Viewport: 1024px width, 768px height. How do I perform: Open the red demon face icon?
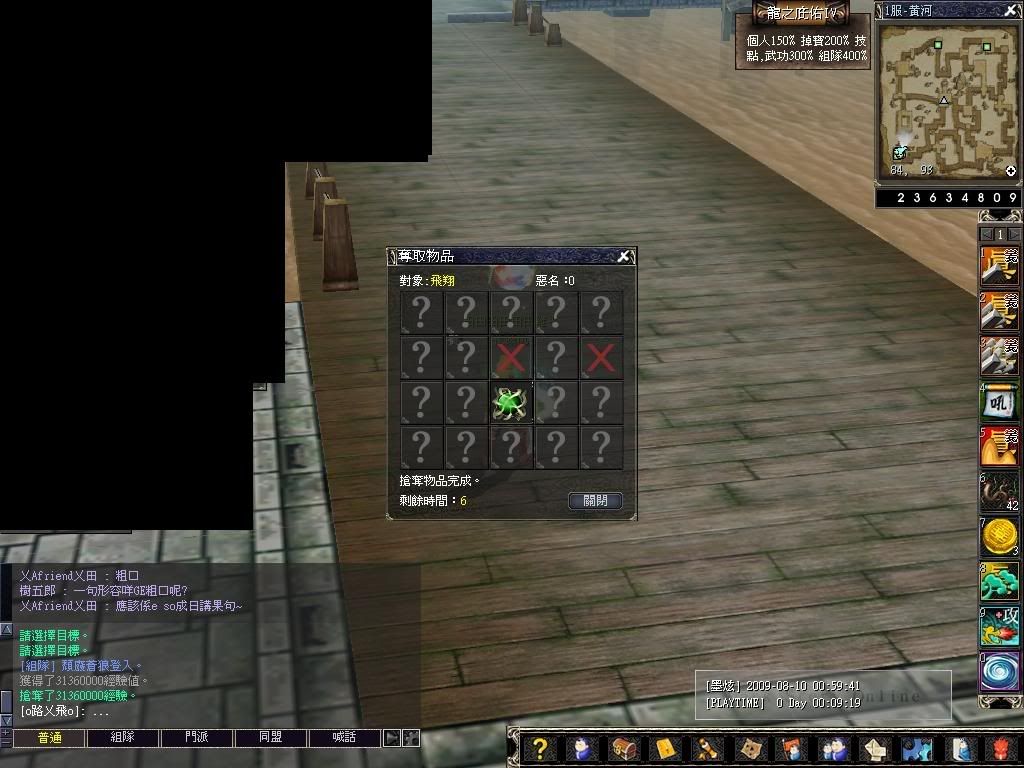[1002, 748]
